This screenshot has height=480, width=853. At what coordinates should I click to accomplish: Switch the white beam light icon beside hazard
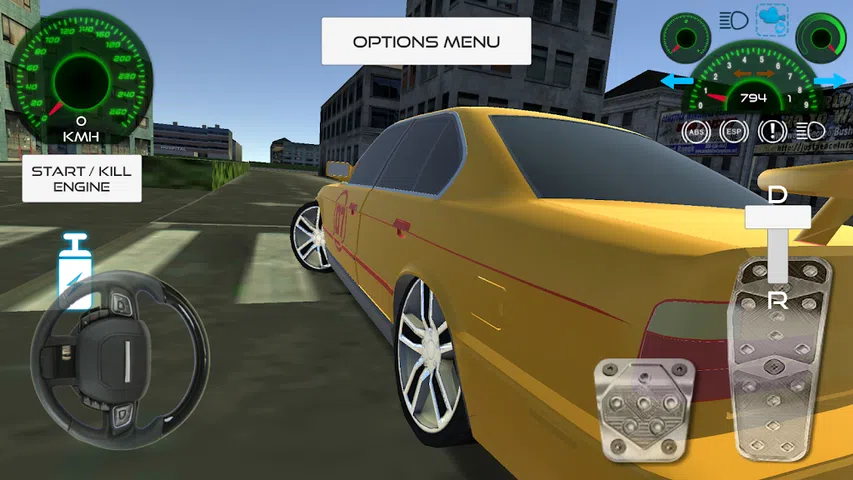(x=810, y=130)
